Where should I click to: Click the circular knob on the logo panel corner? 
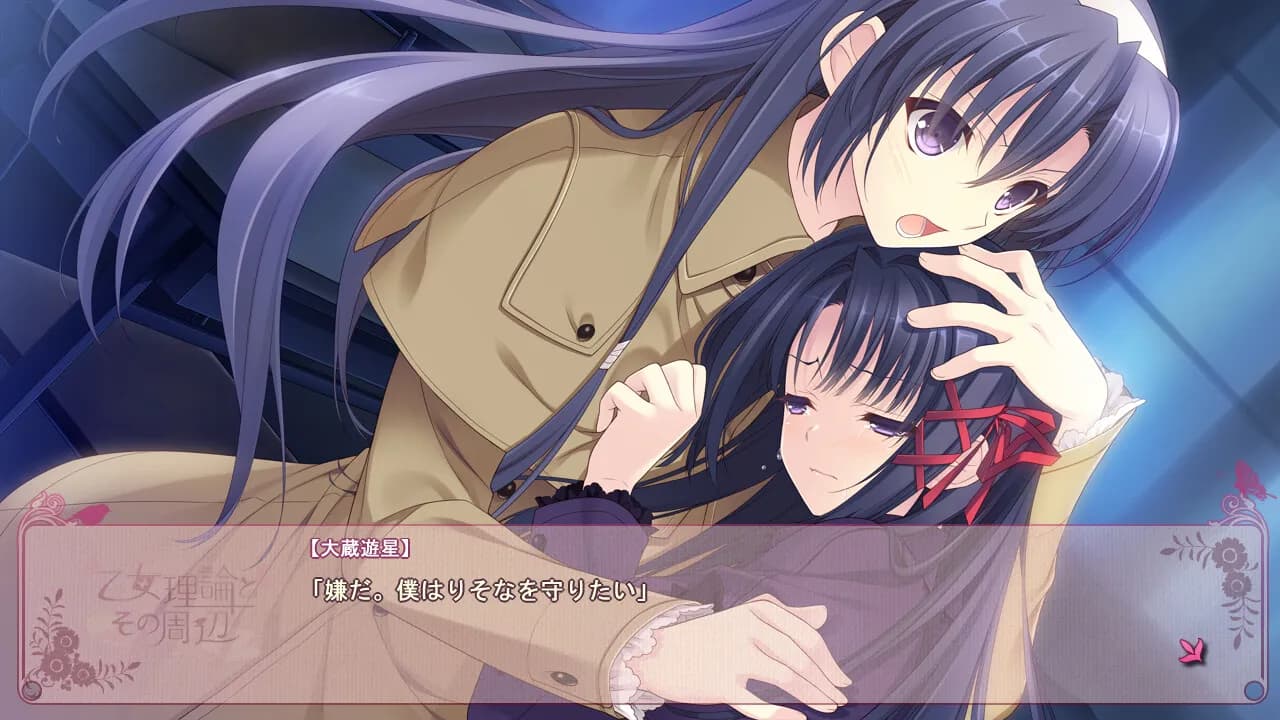[31, 689]
